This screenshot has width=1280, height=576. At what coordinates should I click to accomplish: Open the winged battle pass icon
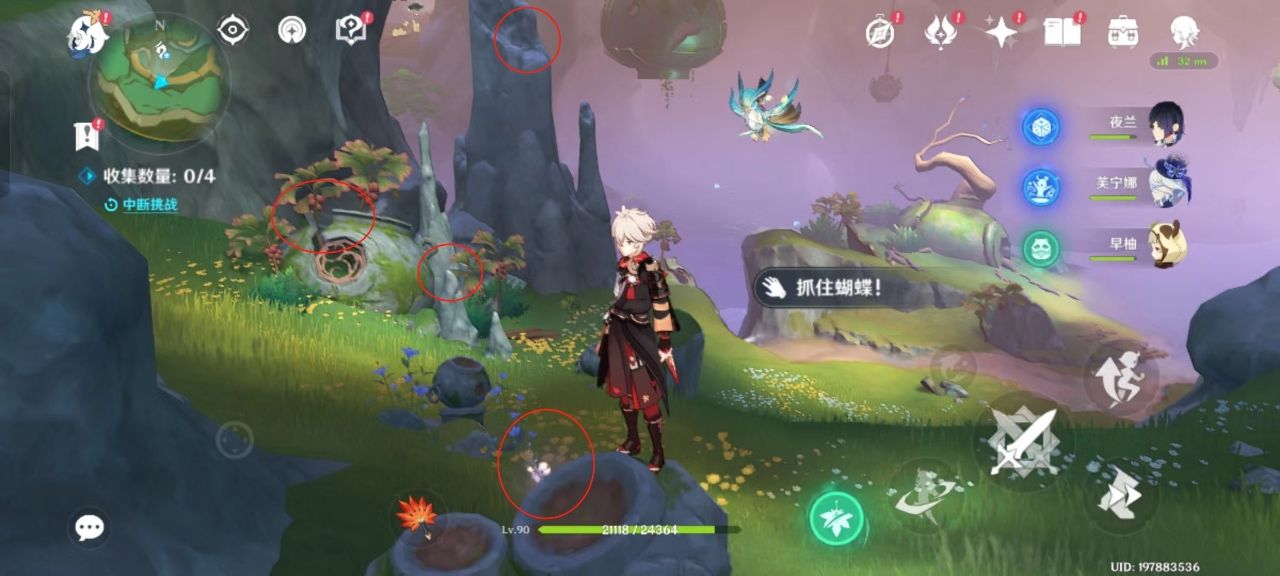940,32
